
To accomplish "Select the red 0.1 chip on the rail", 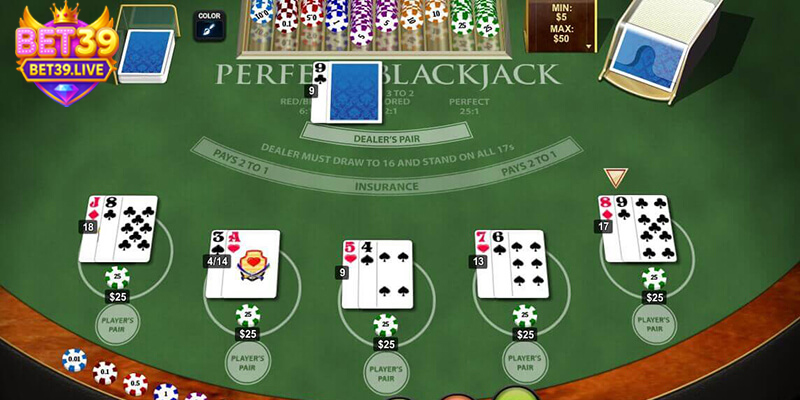I will [105, 372].
